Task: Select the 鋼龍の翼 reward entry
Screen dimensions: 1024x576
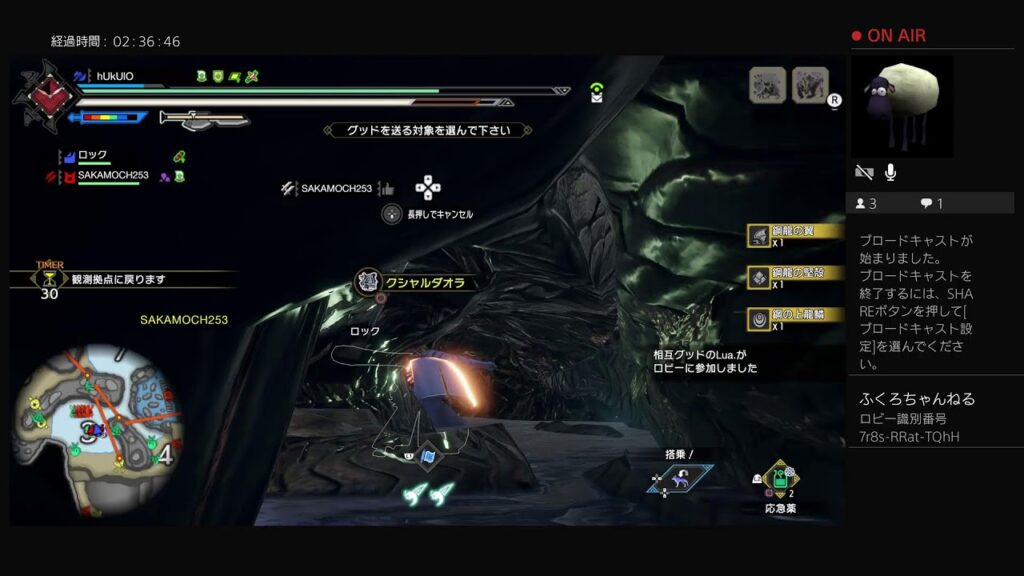Action: pos(795,235)
